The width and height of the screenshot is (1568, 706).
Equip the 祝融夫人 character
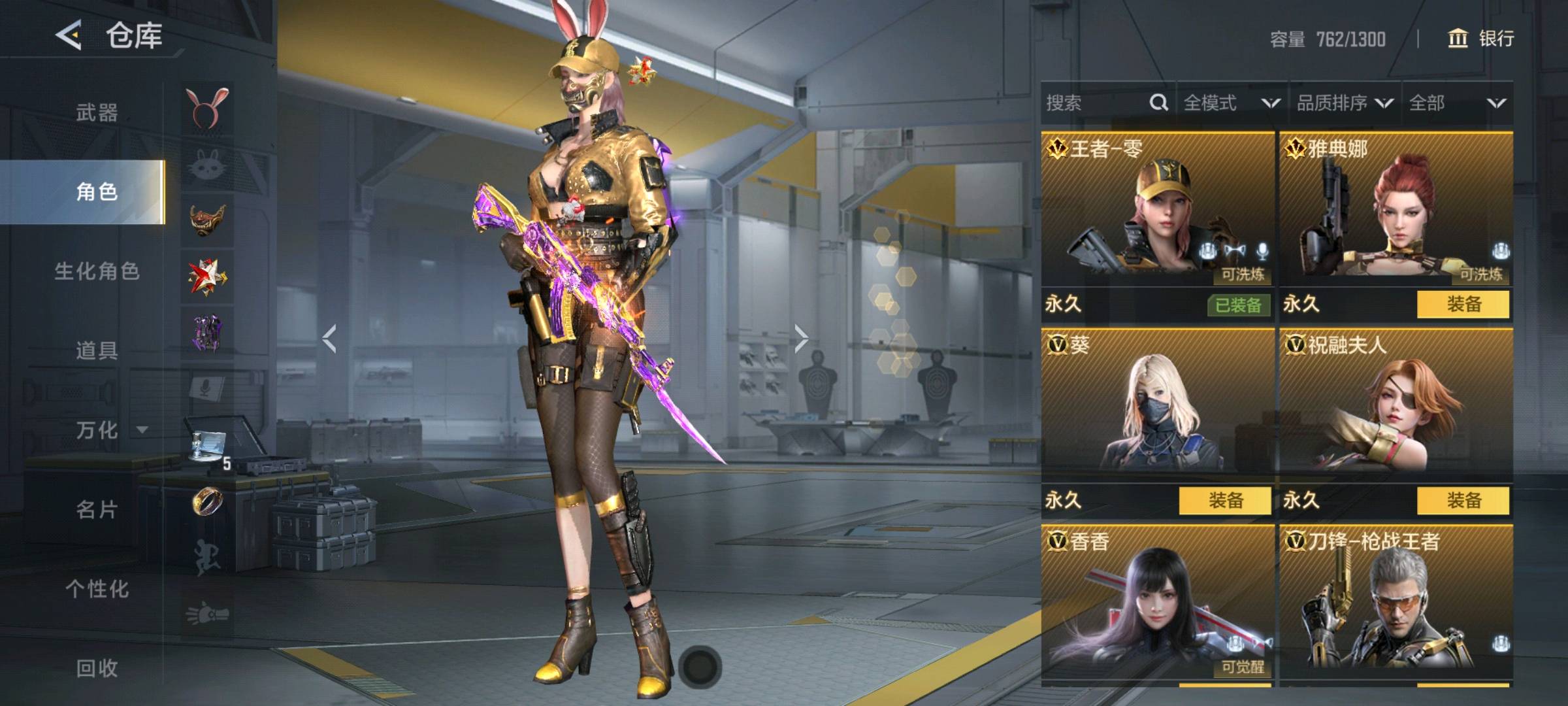click(1463, 501)
